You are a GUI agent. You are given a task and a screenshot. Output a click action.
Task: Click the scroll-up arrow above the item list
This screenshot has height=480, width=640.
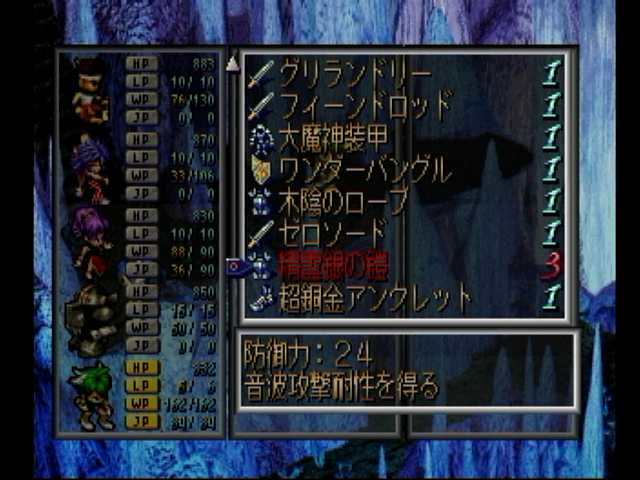(x=232, y=63)
